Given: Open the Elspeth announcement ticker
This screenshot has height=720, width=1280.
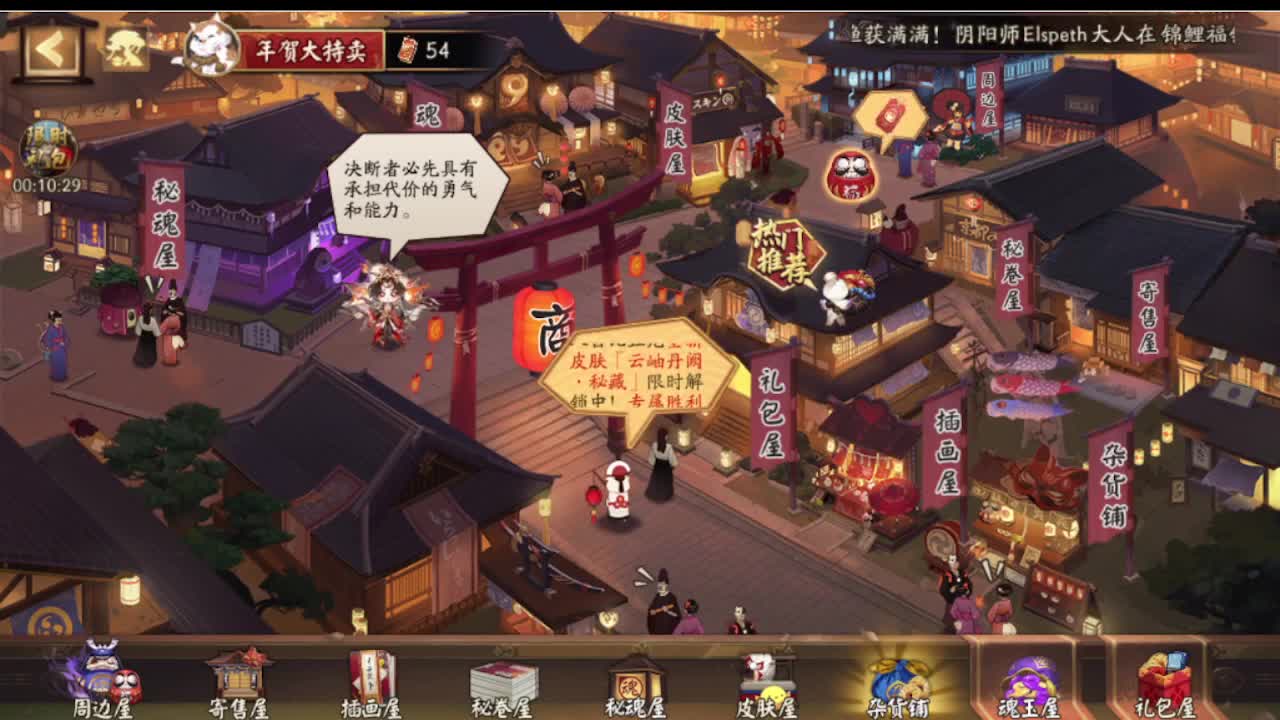Looking at the screenshot, I should click(1050, 30).
